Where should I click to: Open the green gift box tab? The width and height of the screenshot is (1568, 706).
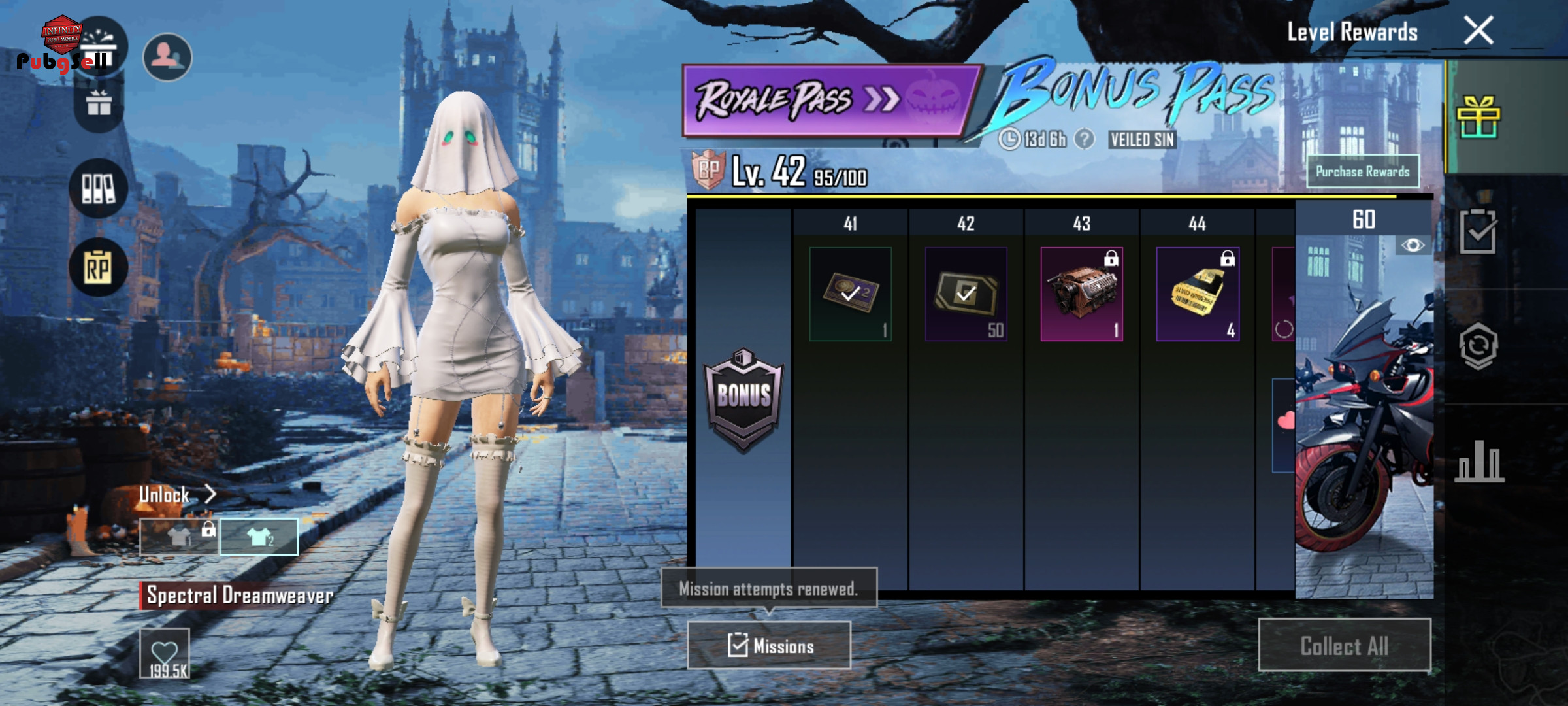pyautogui.click(x=1478, y=118)
